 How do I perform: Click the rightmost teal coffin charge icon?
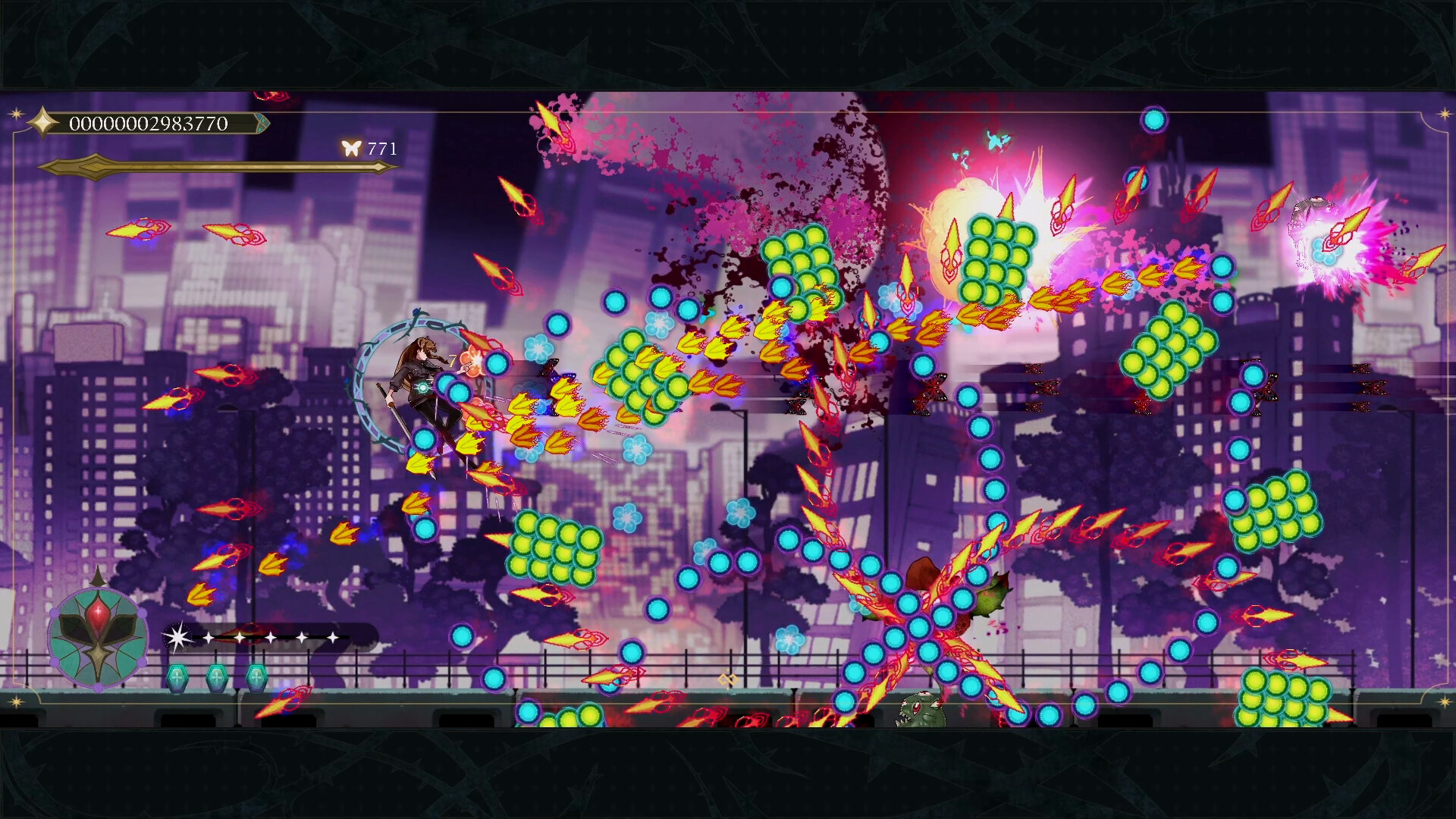click(257, 678)
